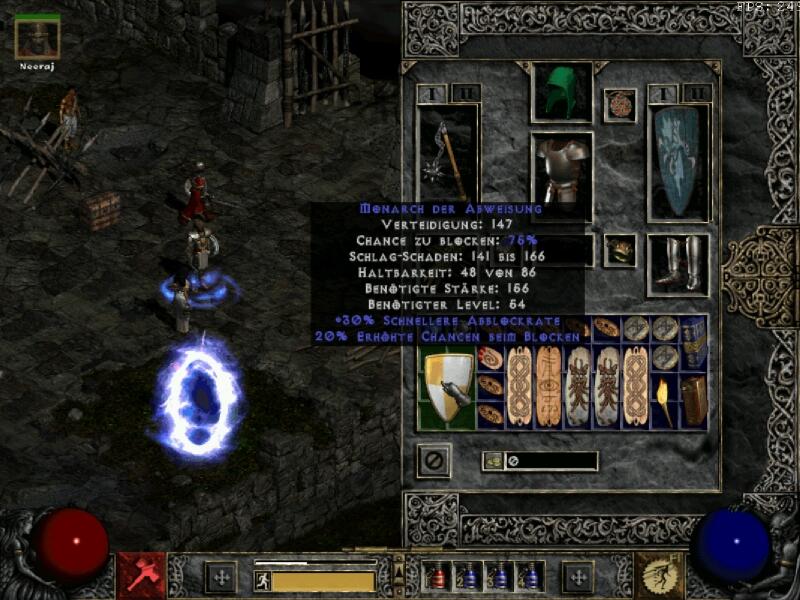Switch to weapon set II above shield
The height and width of the screenshot is (600, 800).
[697, 93]
